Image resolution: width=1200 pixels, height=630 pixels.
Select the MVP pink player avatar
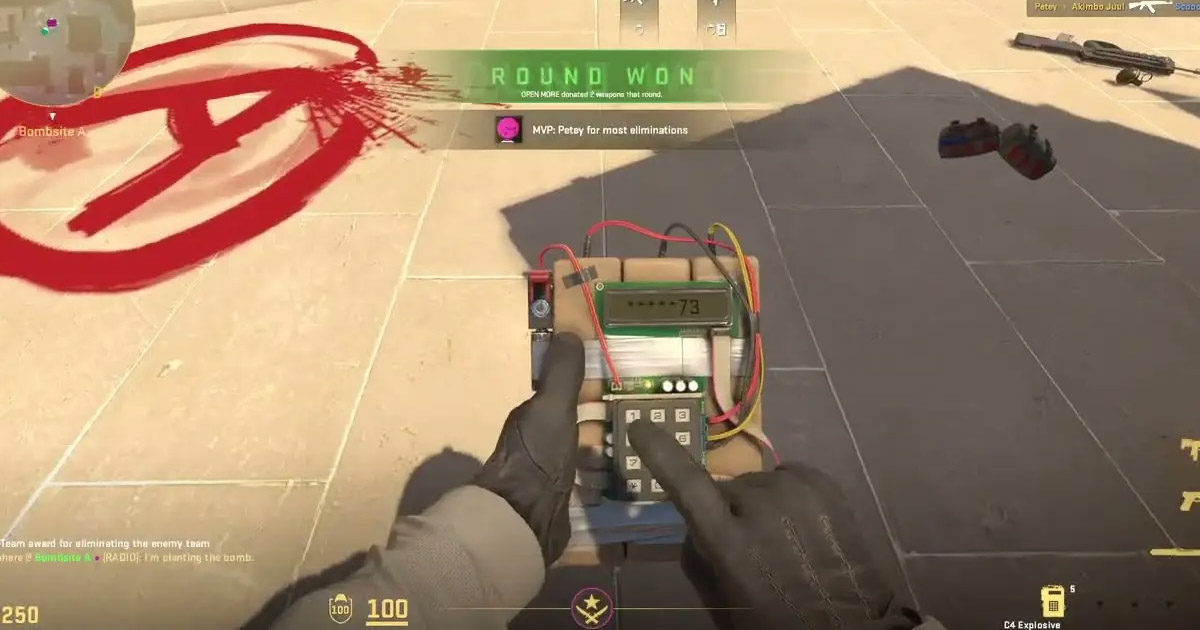pyautogui.click(x=508, y=129)
